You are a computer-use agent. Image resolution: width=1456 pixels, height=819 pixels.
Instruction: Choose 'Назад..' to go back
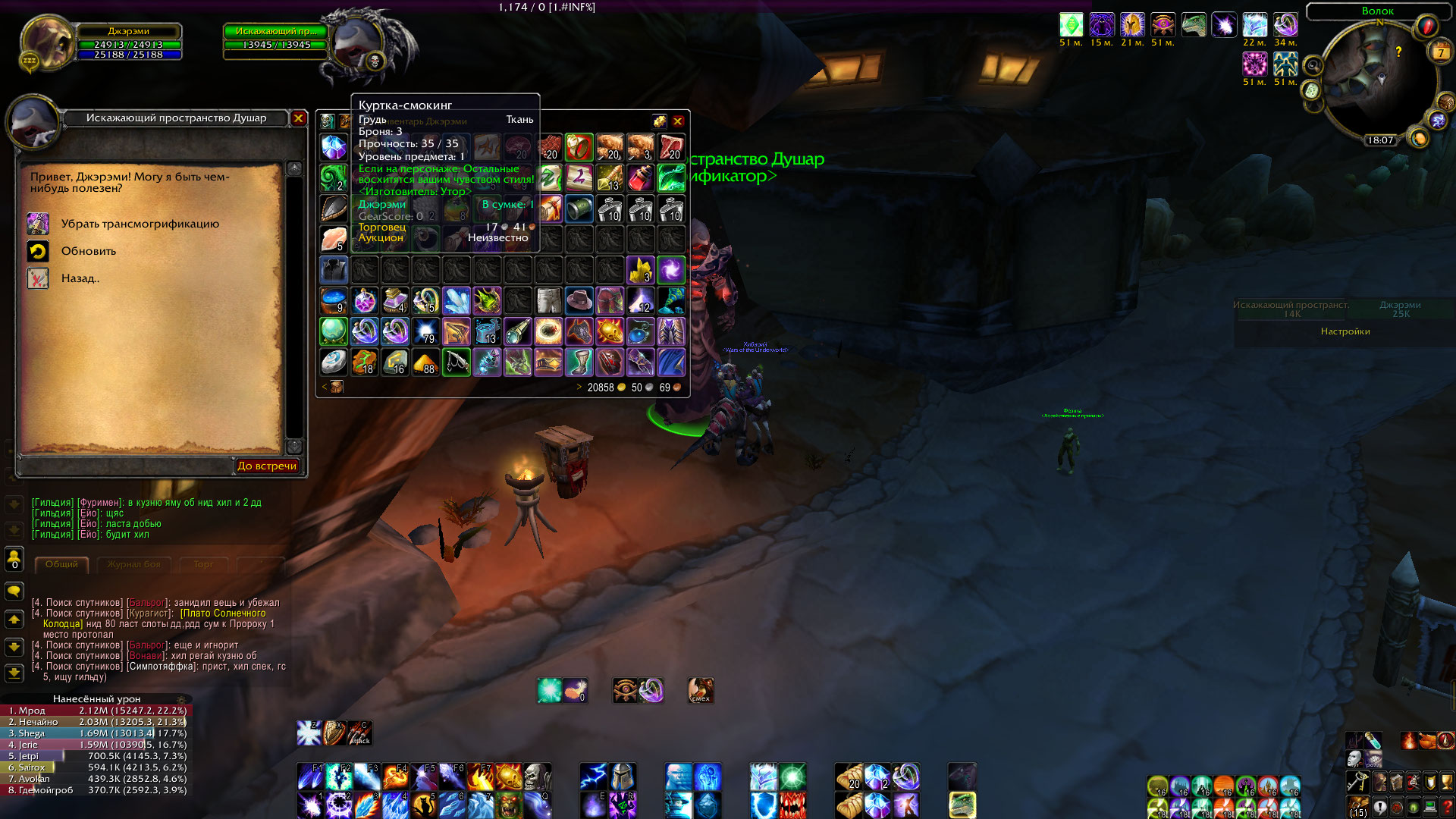coord(80,278)
